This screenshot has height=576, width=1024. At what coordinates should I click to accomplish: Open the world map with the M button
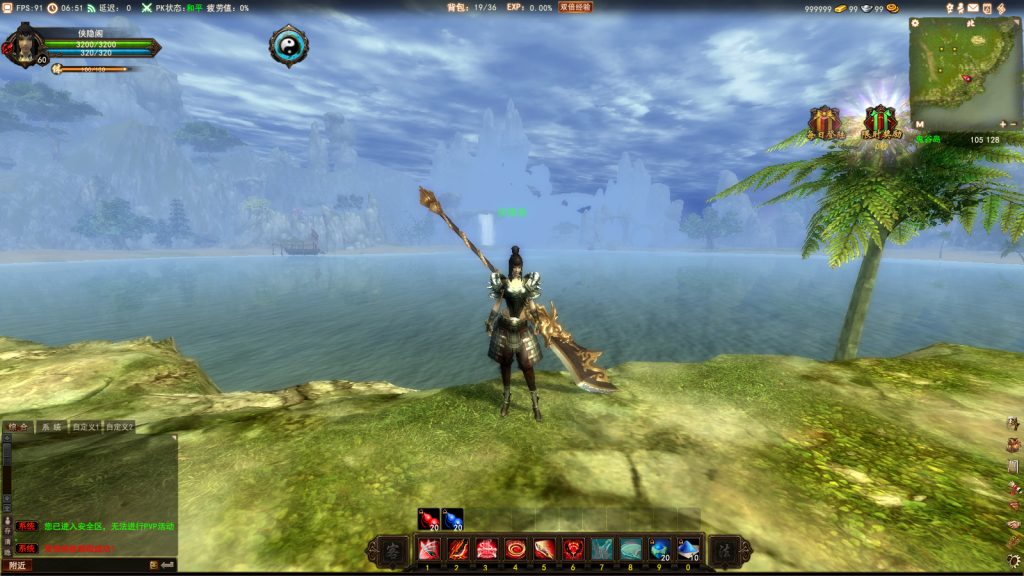click(918, 124)
